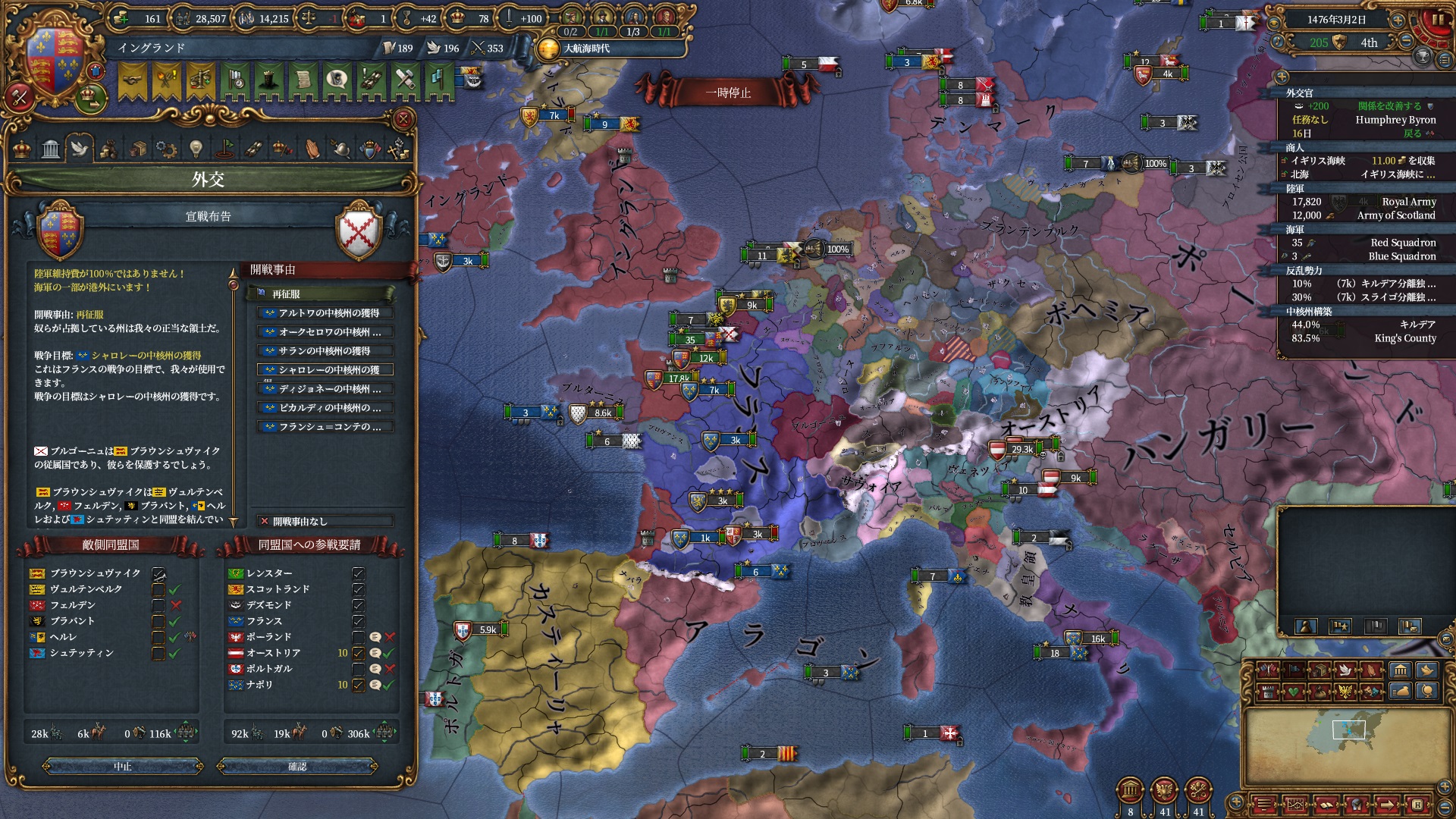Viewport: 1456px width, 819px height.
Task: Pick the 開戦事由なし option
Action: pos(326,521)
